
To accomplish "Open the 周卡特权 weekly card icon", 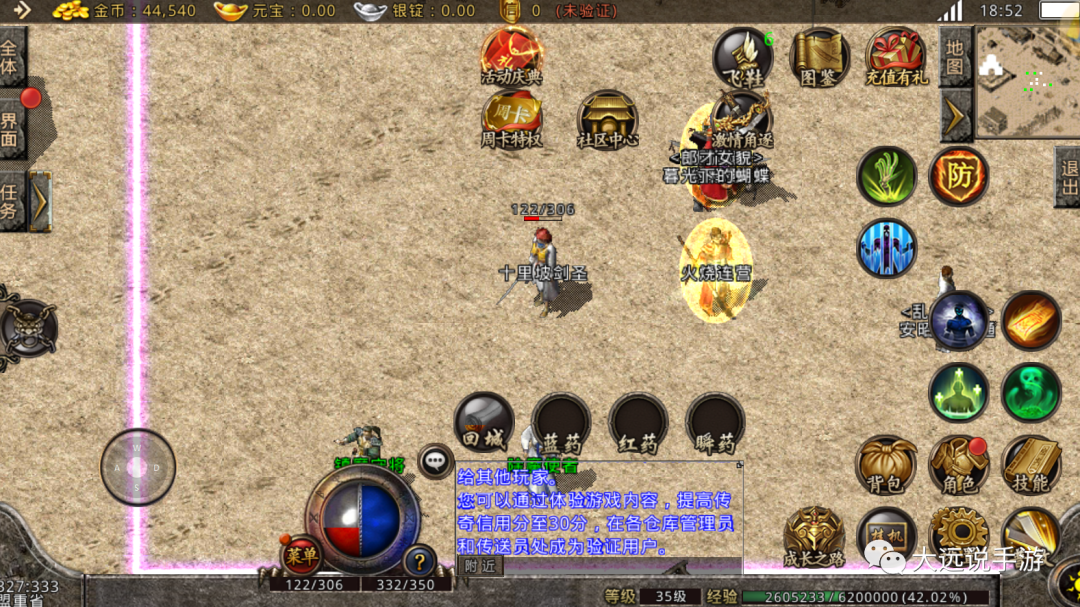I will pyautogui.click(x=511, y=118).
